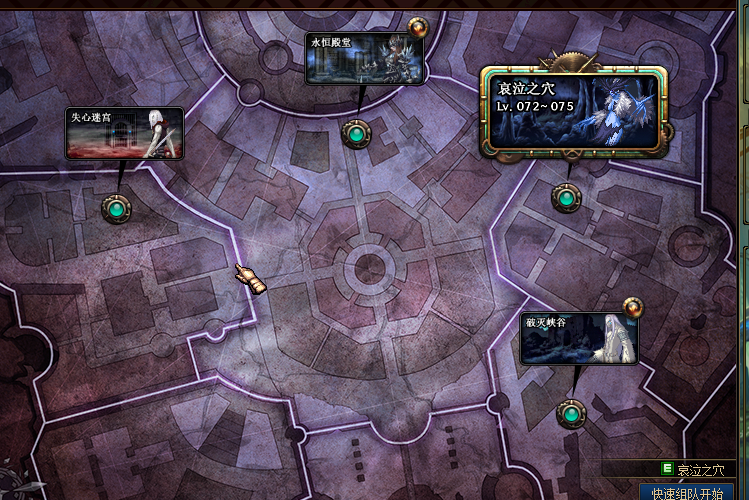This screenshot has width=749, height=500.
Task: Select the 哀泣之穴 Lv. 072~075 dungeon card
Action: click(573, 111)
